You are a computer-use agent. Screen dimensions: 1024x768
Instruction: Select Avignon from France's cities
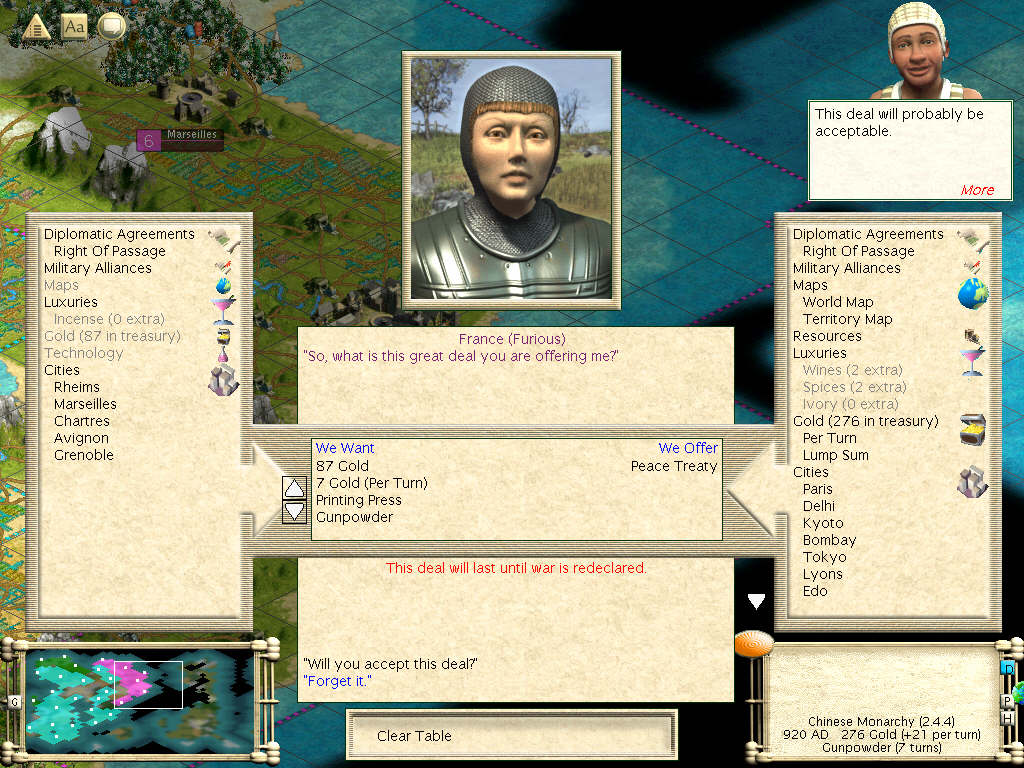(81, 438)
